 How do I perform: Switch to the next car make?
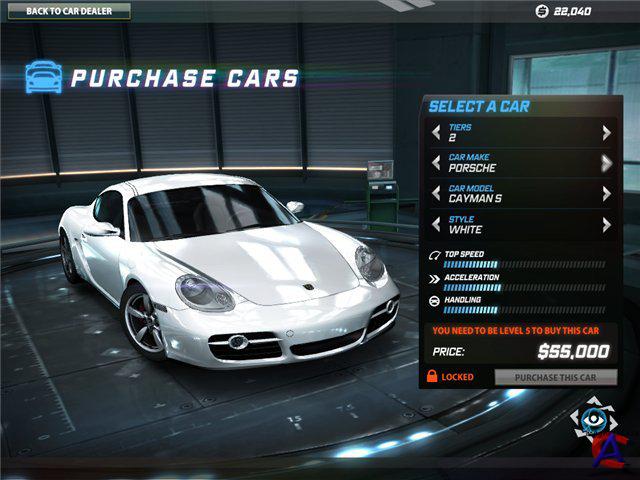point(606,163)
